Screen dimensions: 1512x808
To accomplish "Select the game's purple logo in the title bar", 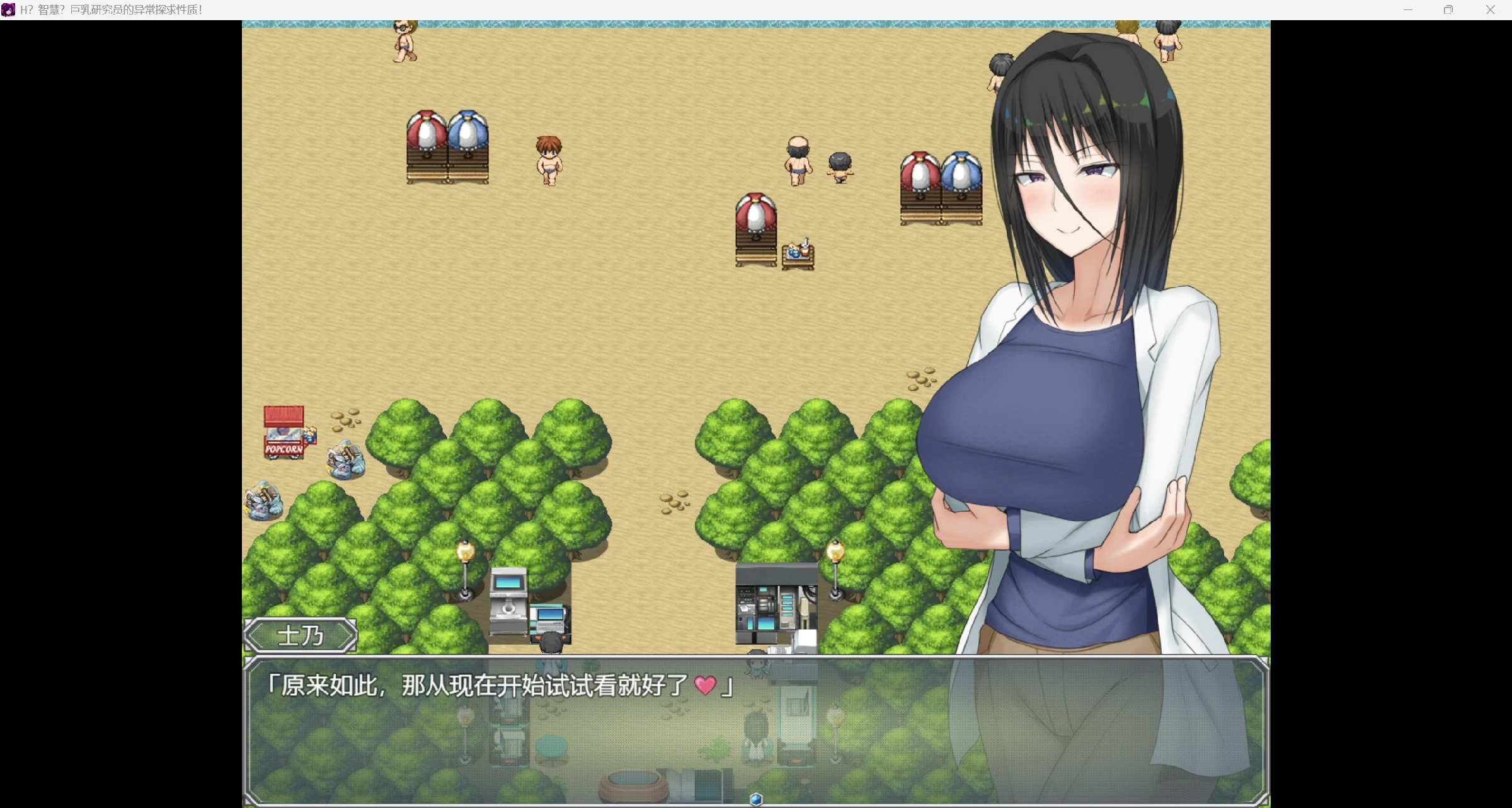I will 8,9.
